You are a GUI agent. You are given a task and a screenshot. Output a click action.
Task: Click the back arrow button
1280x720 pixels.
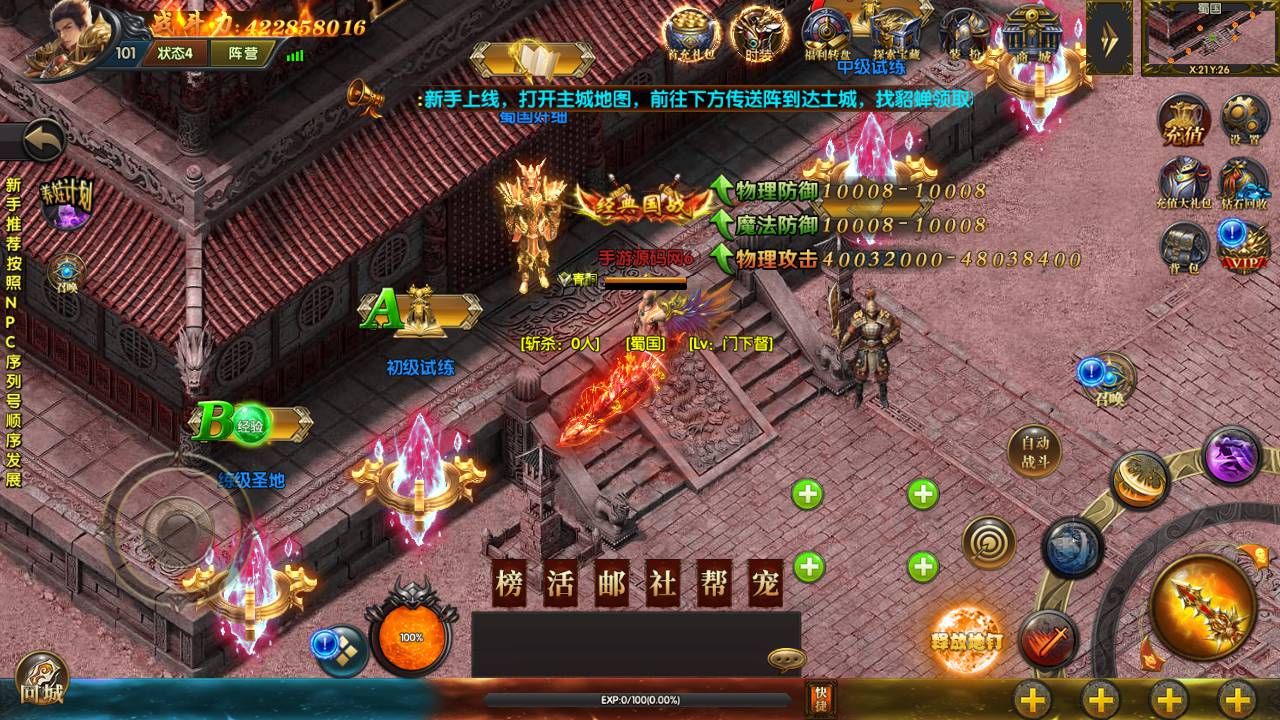(42, 140)
